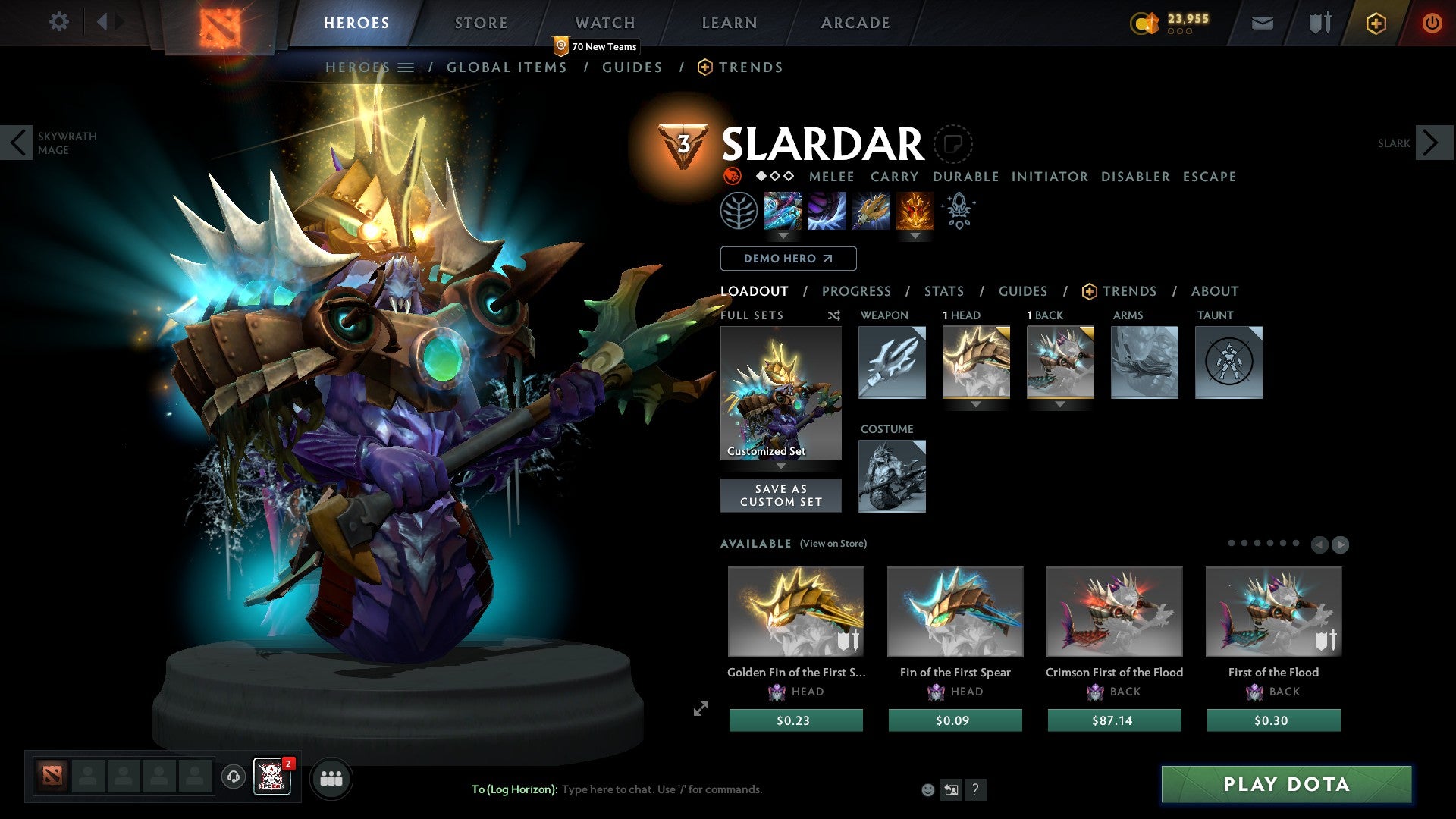Viewport: 1456px width, 819px height.
Task: Open the settings gear icon
Action: tap(59, 22)
